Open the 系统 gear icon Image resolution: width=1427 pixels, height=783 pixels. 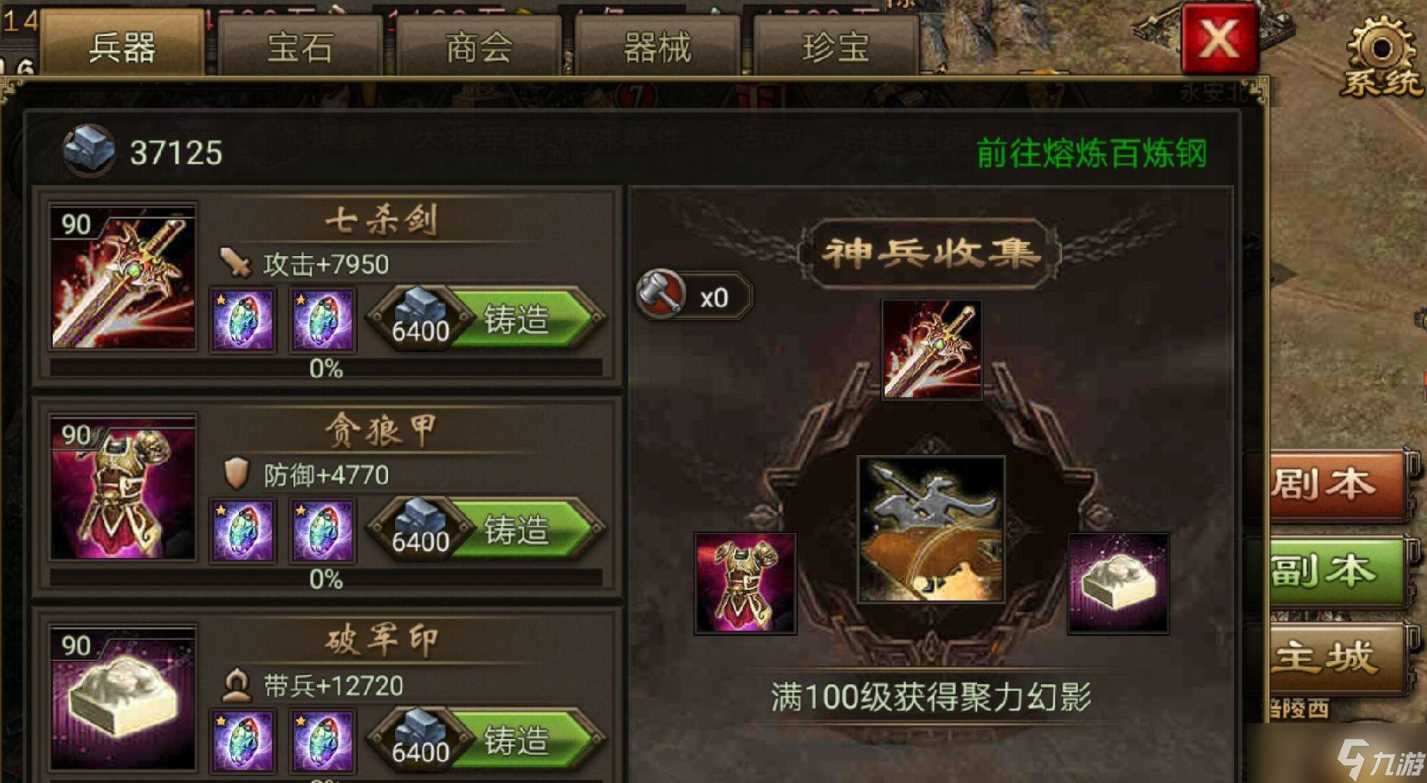[x=1378, y=45]
